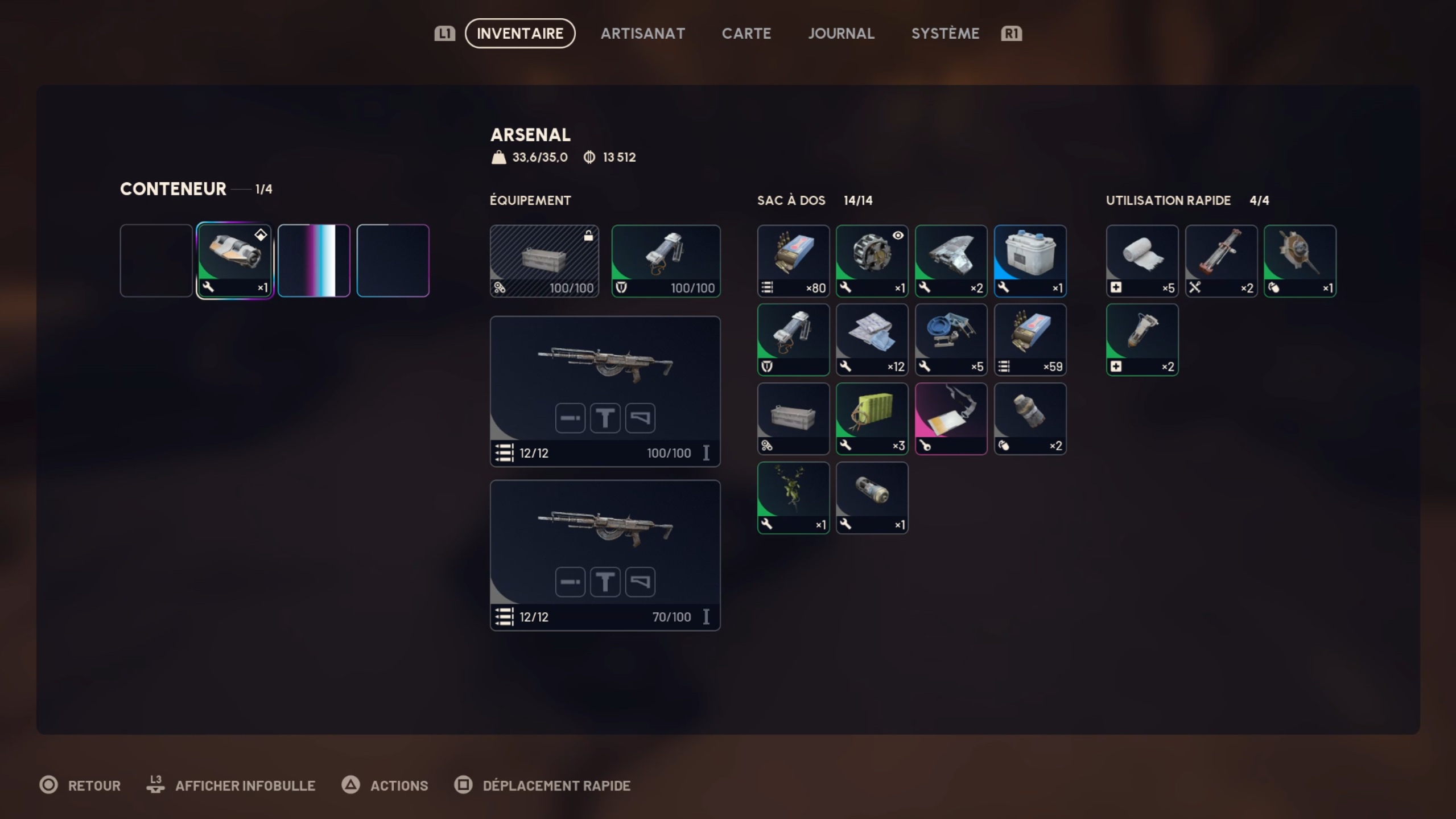
Task: Select the container item with x1 count
Action: click(234, 261)
